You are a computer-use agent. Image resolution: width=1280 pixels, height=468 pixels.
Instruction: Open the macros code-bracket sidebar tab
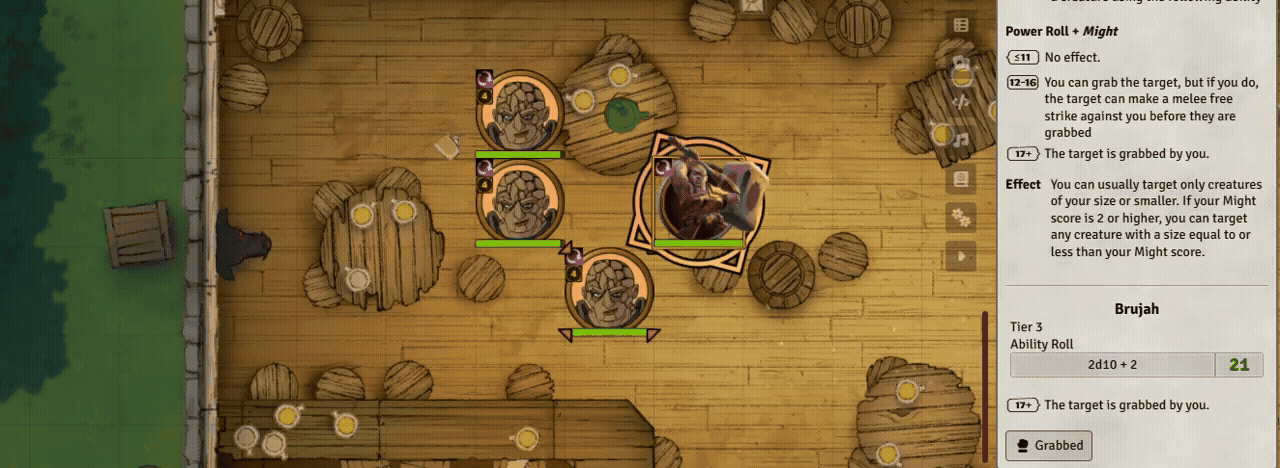(x=961, y=102)
